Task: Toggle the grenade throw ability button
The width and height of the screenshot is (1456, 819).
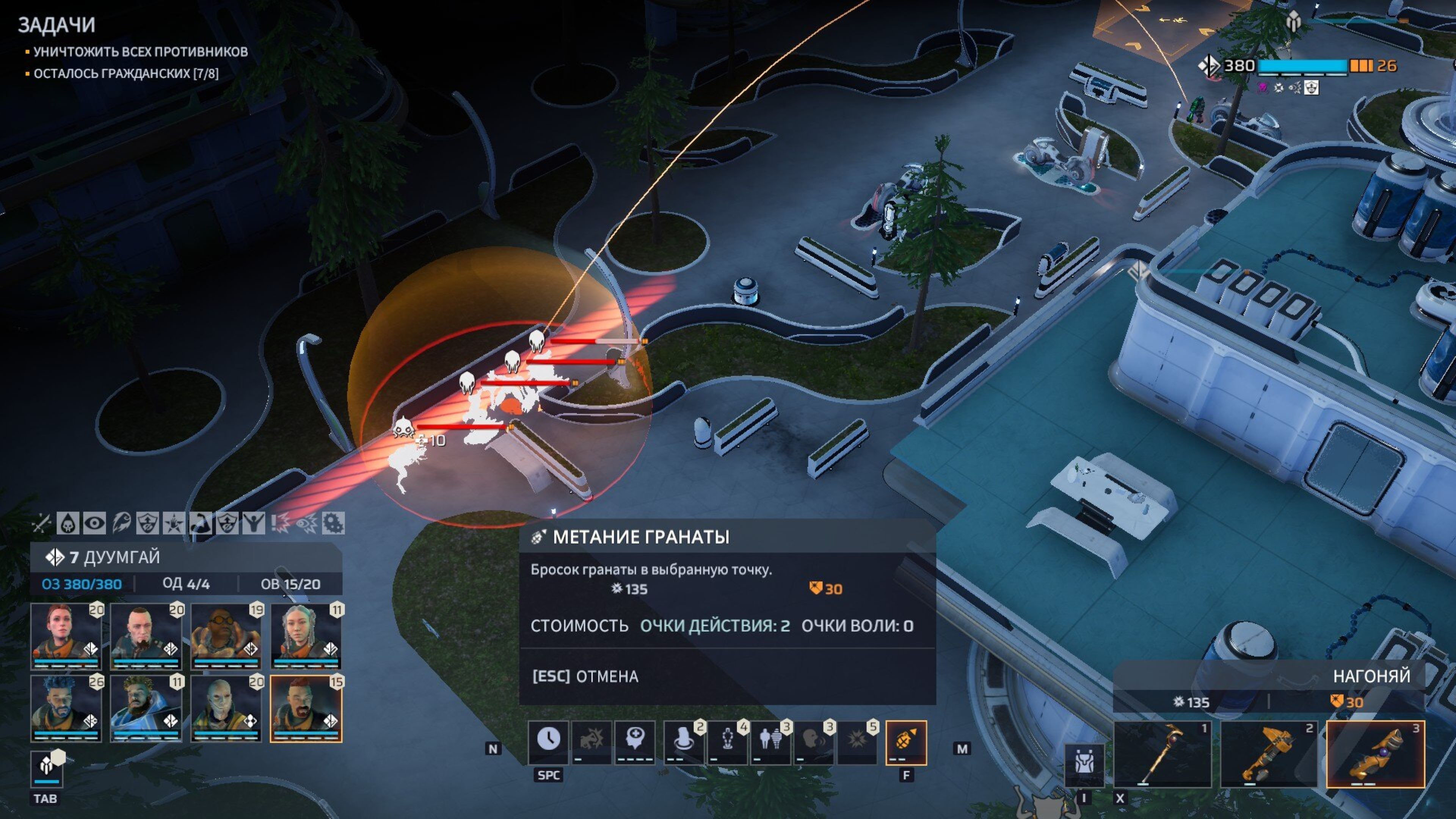Action: point(905,741)
